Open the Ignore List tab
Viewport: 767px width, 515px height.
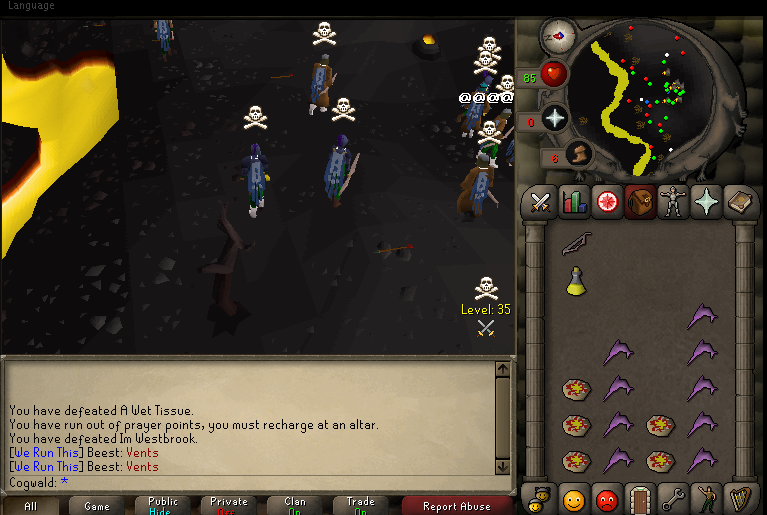click(607, 497)
